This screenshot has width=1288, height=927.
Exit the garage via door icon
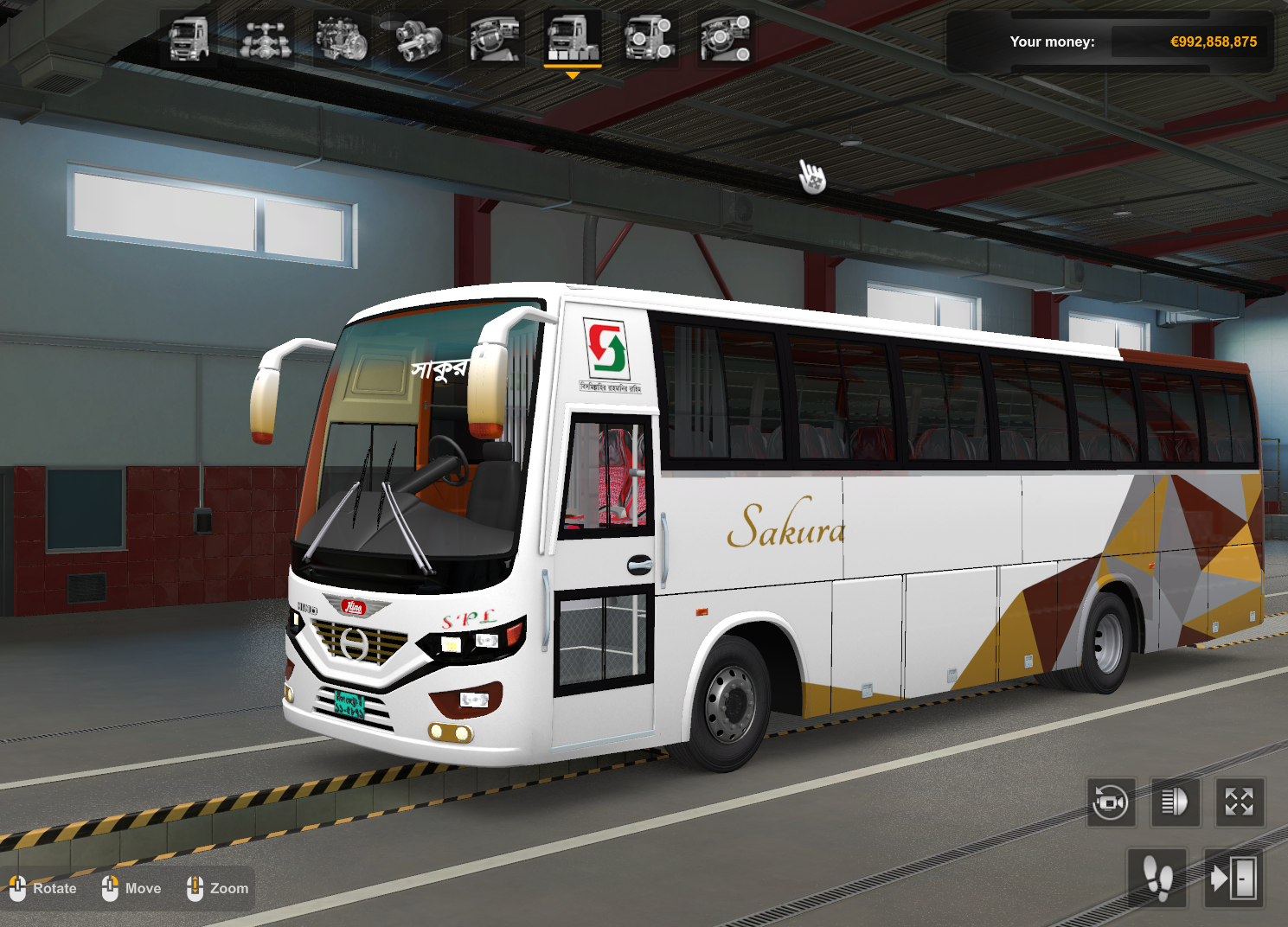point(1234,879)
